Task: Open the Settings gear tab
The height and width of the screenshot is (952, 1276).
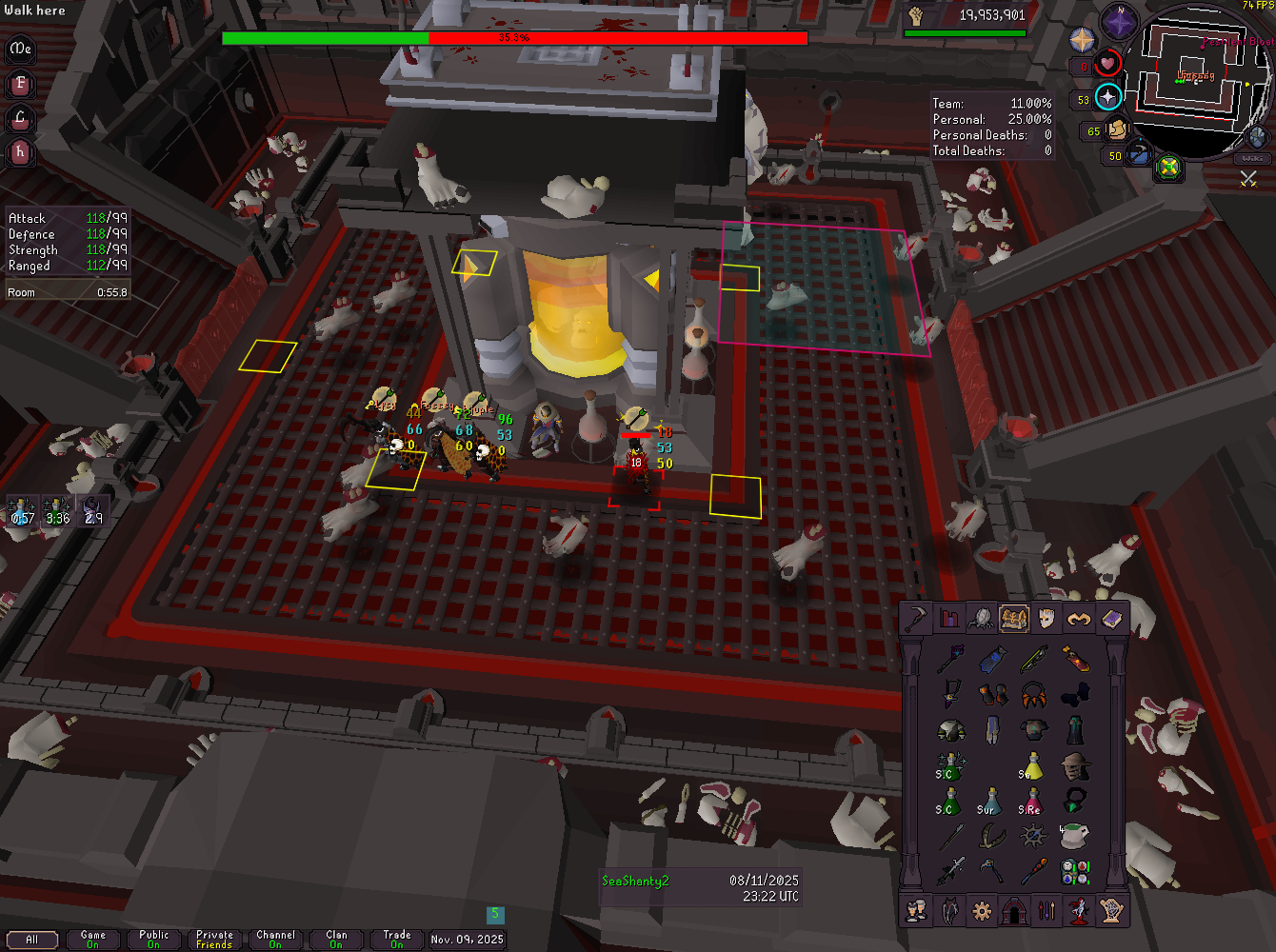Action: pyautogui.click(x=982, y=911)
